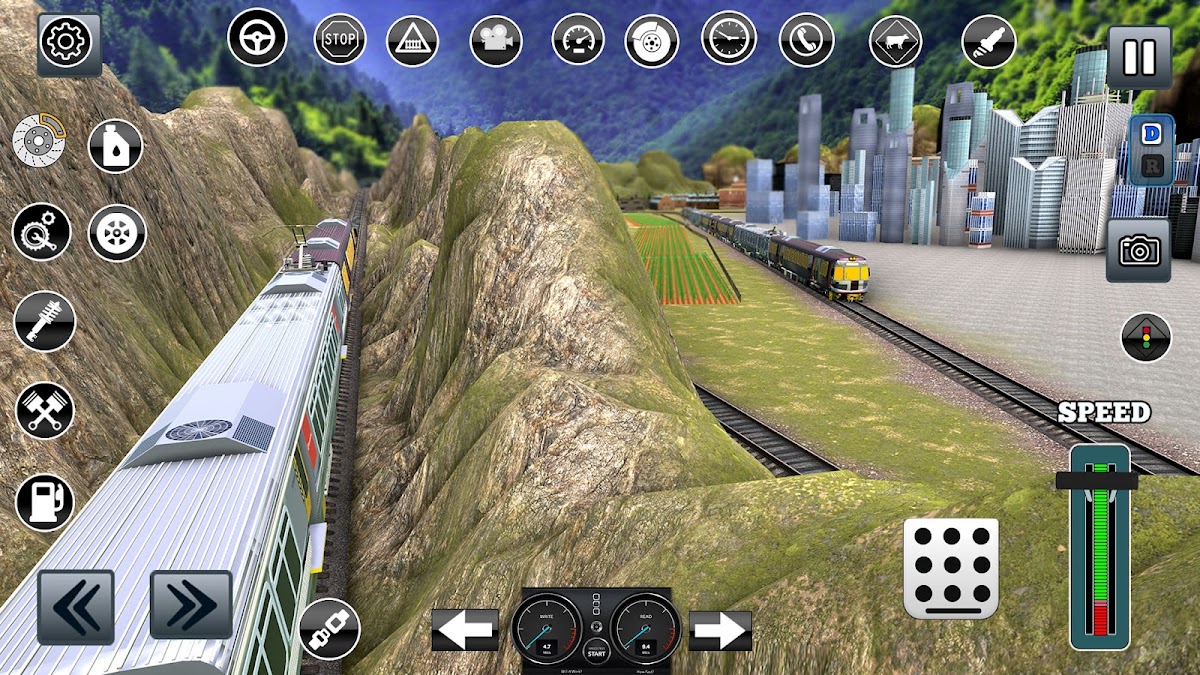Viewport: 1200px width, 675px height.
Task: Switch view with the video camera icon
Action: (x=496, y=41)
